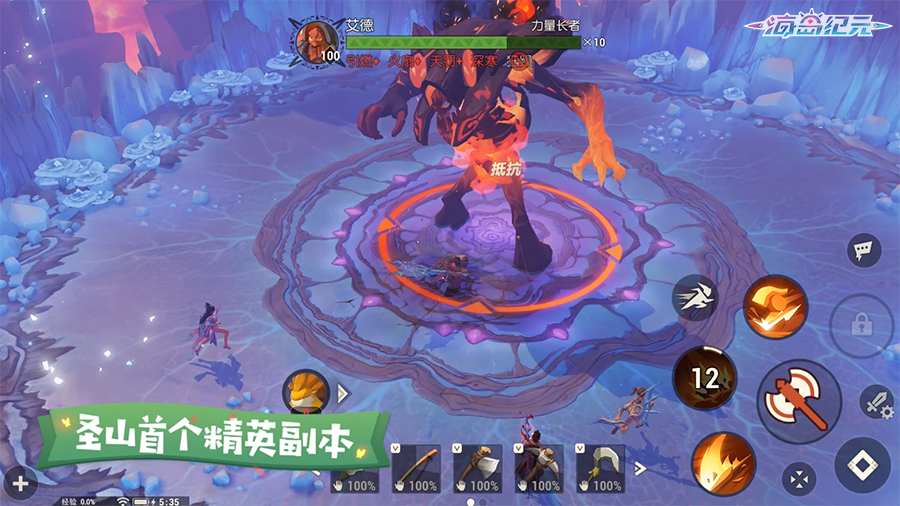Select the sickle hotbar slot
The image size is (900, 506).
[x=601, y=468]
